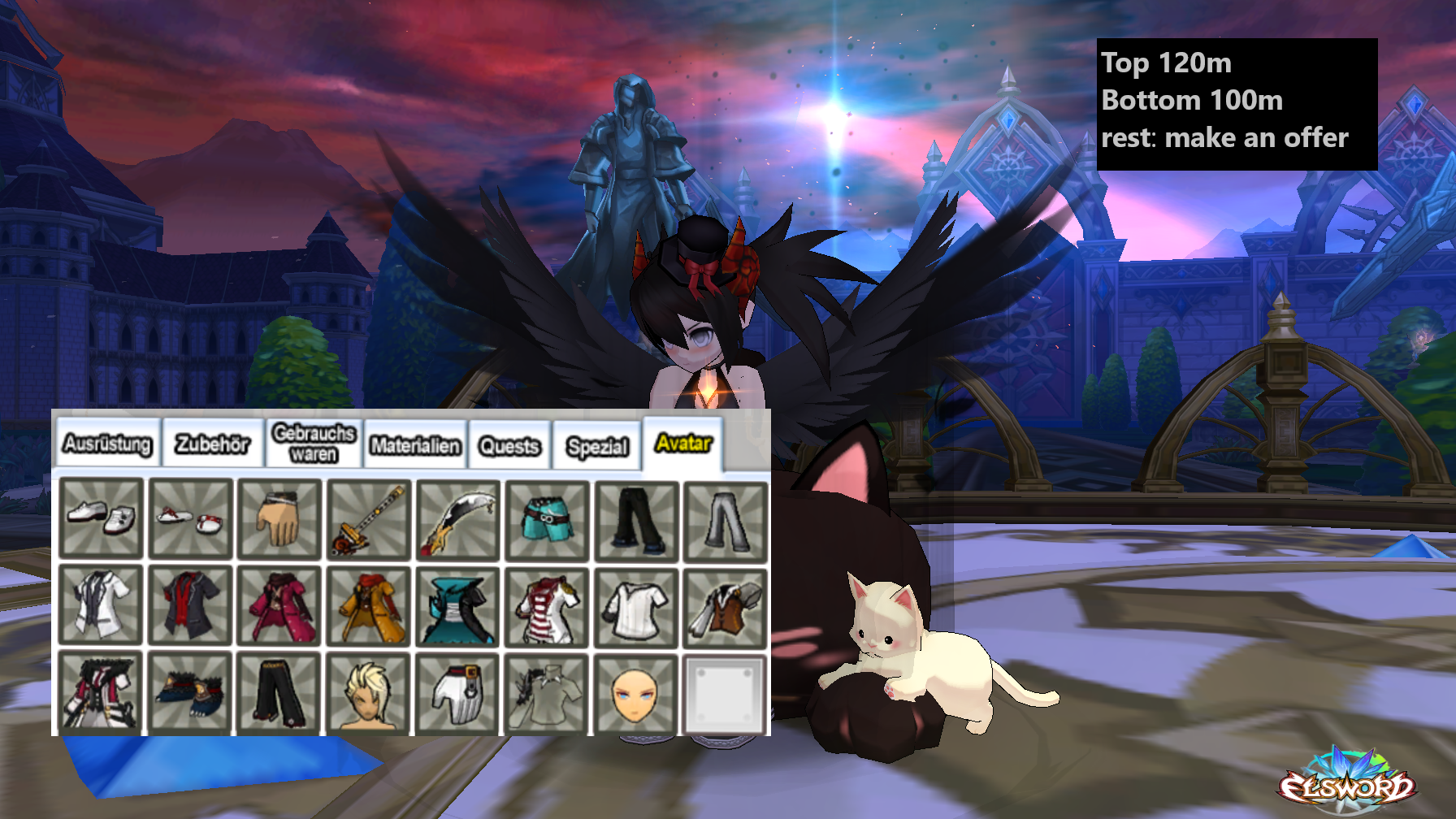
Task: Show the Materialien tab
Action: [x=415, y=445]
